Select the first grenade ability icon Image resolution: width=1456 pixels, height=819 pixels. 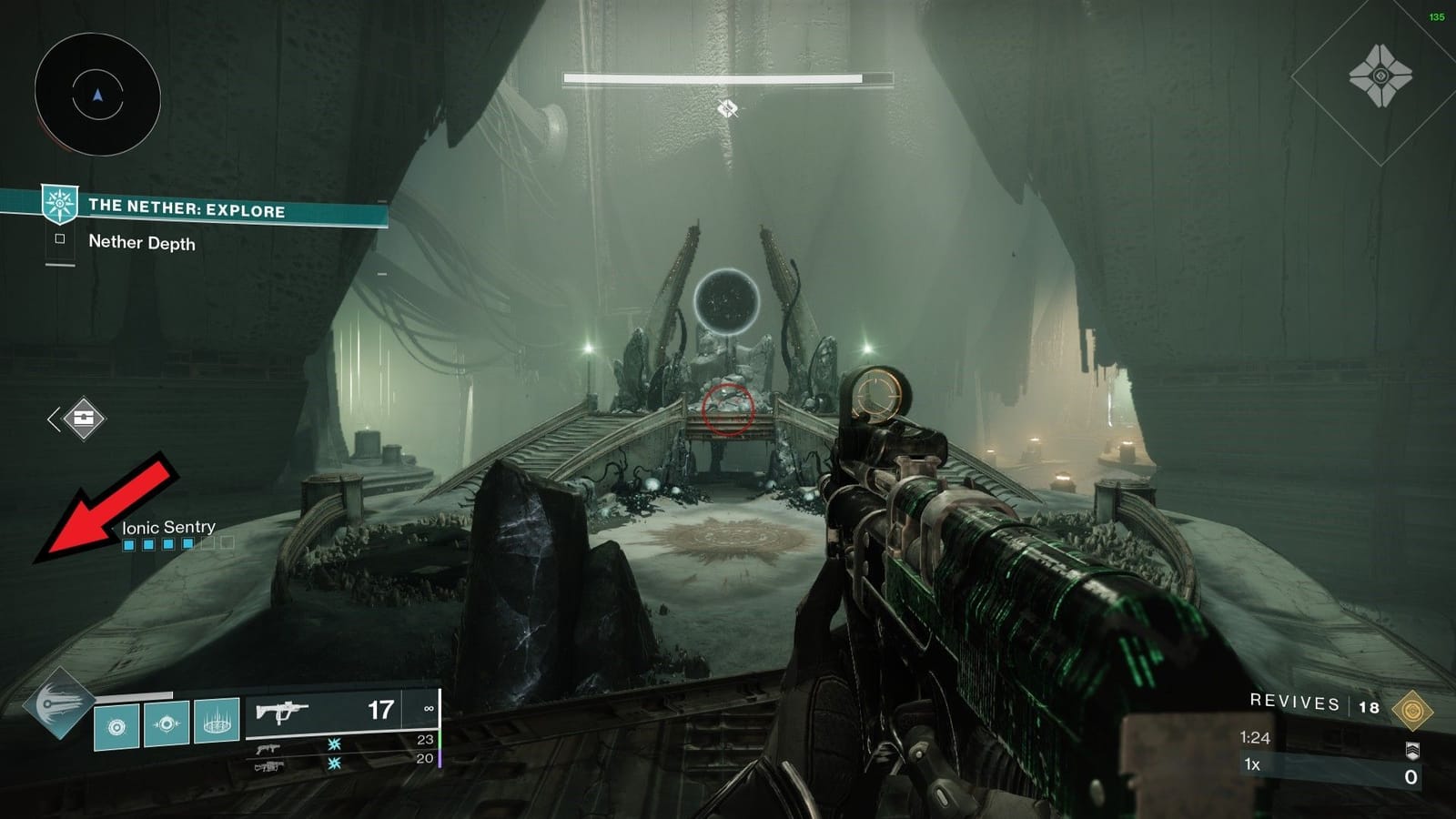(115, 726)
